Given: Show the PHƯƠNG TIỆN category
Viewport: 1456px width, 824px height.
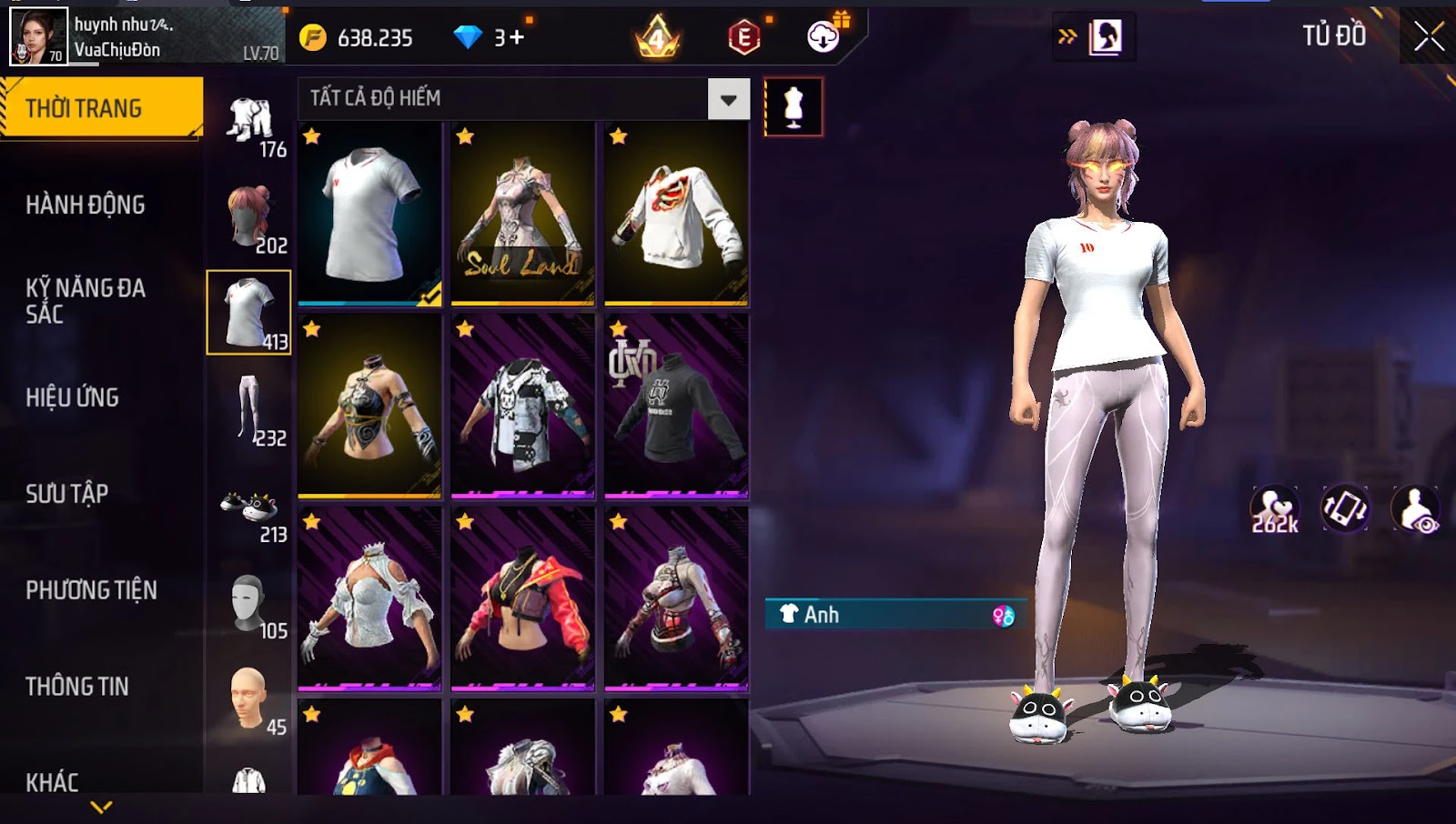Looking at the screenshot, I should click(x=91, y=590).
